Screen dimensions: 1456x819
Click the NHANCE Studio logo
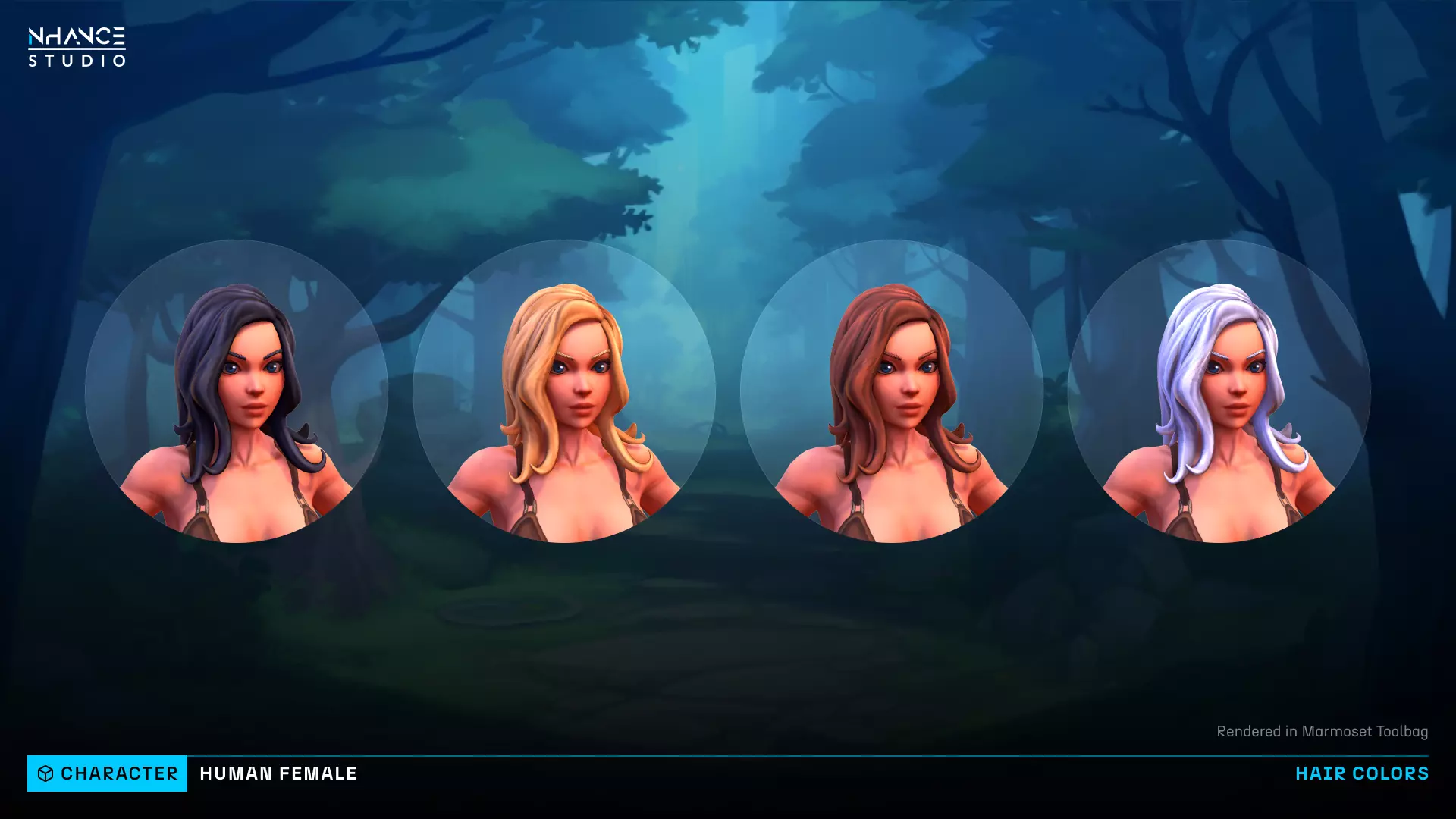point(77,47)
